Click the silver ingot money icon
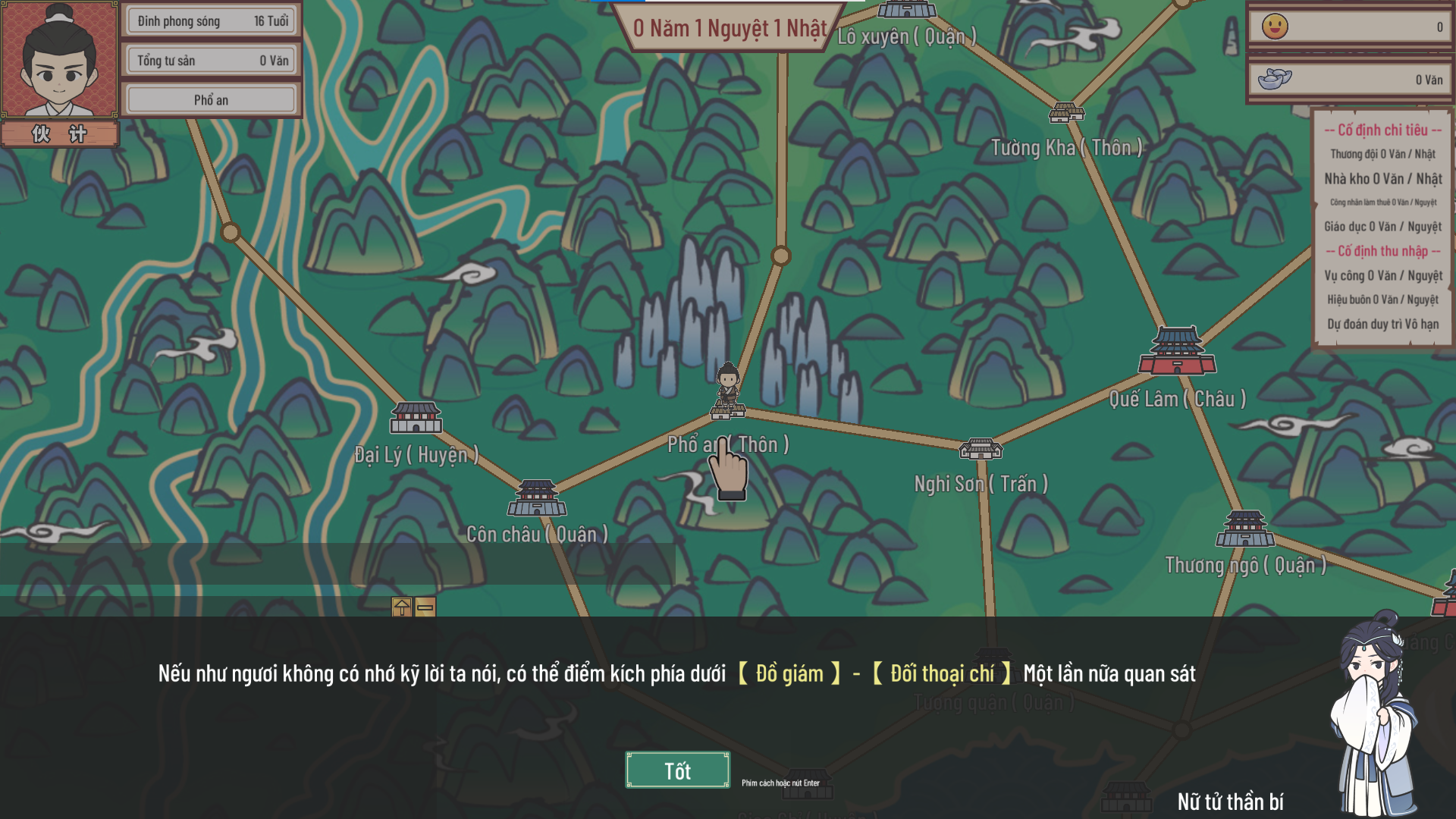This screenshot has width=1456, height=819. [x=1275, y=79]
